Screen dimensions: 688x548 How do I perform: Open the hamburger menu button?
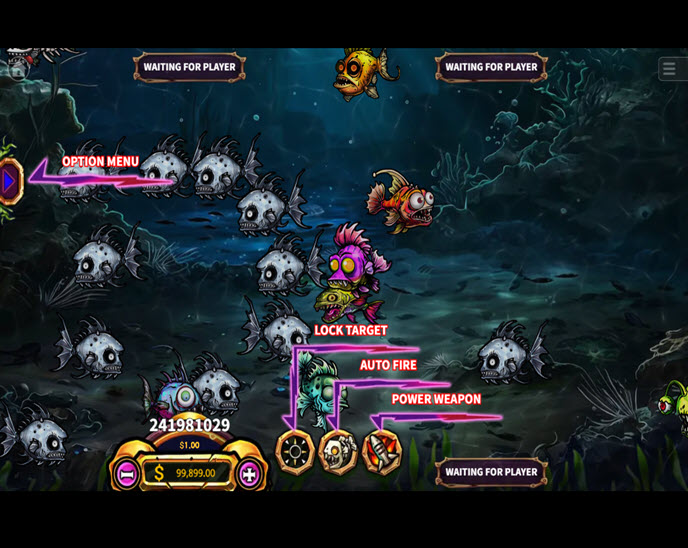pos(669,69)
